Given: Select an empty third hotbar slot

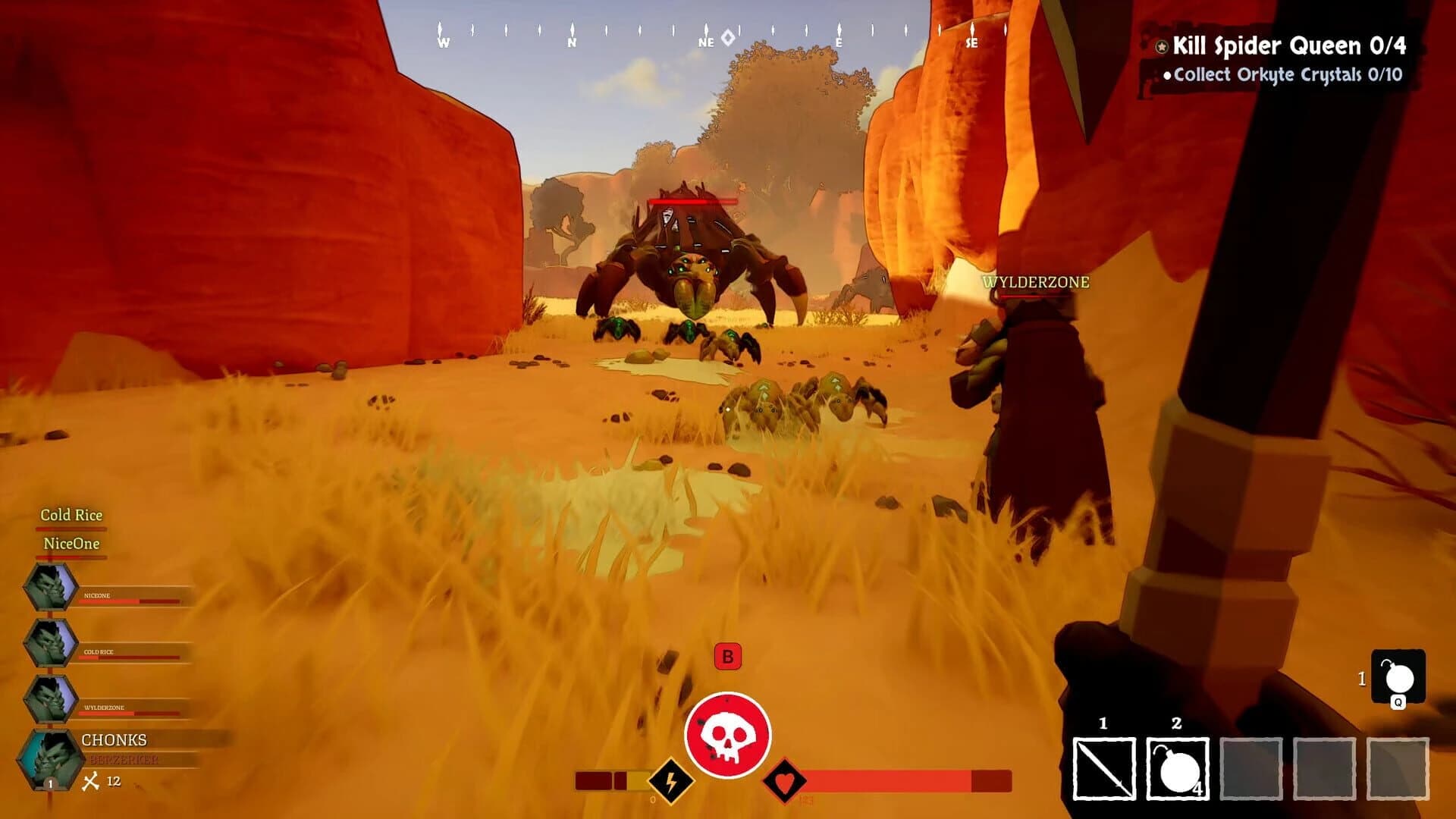Looking at the screenshot, I should (1250, 768).
